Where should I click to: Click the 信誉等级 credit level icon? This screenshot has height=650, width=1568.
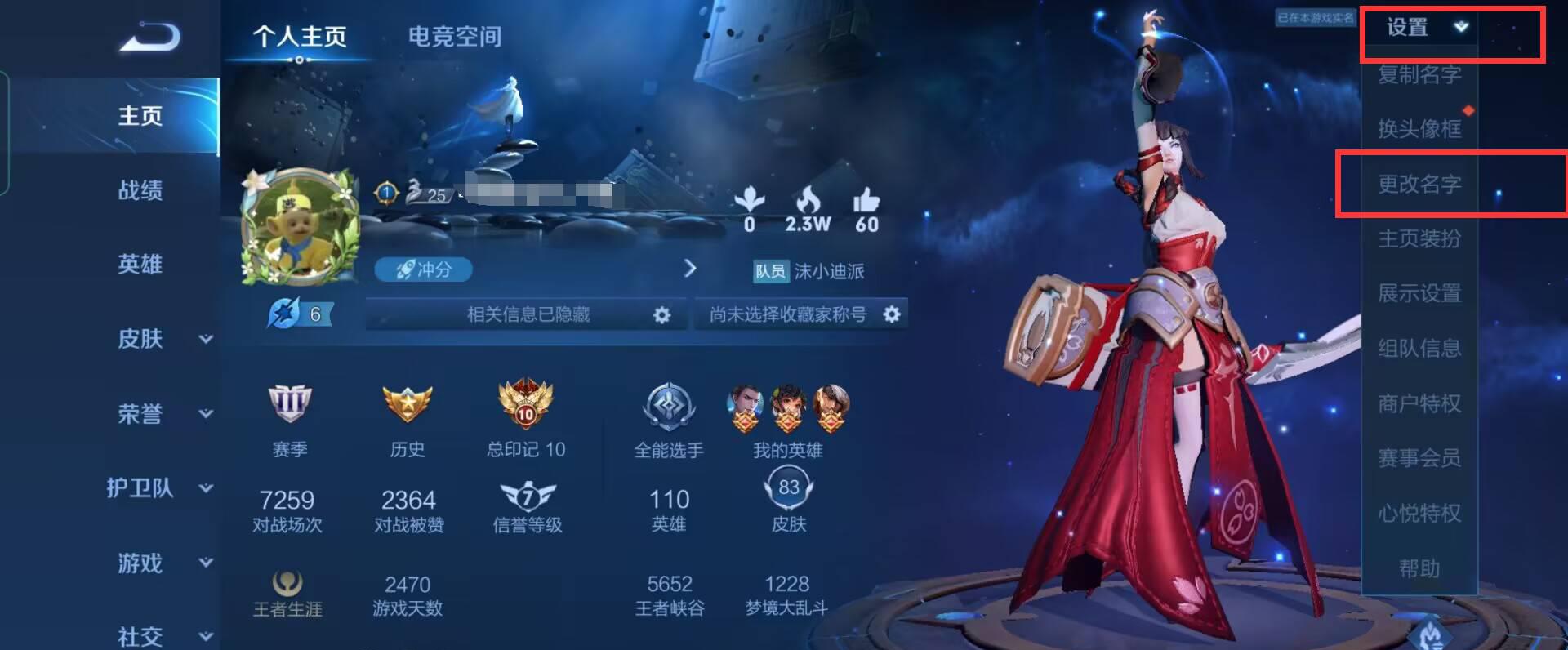coord(527,494)
